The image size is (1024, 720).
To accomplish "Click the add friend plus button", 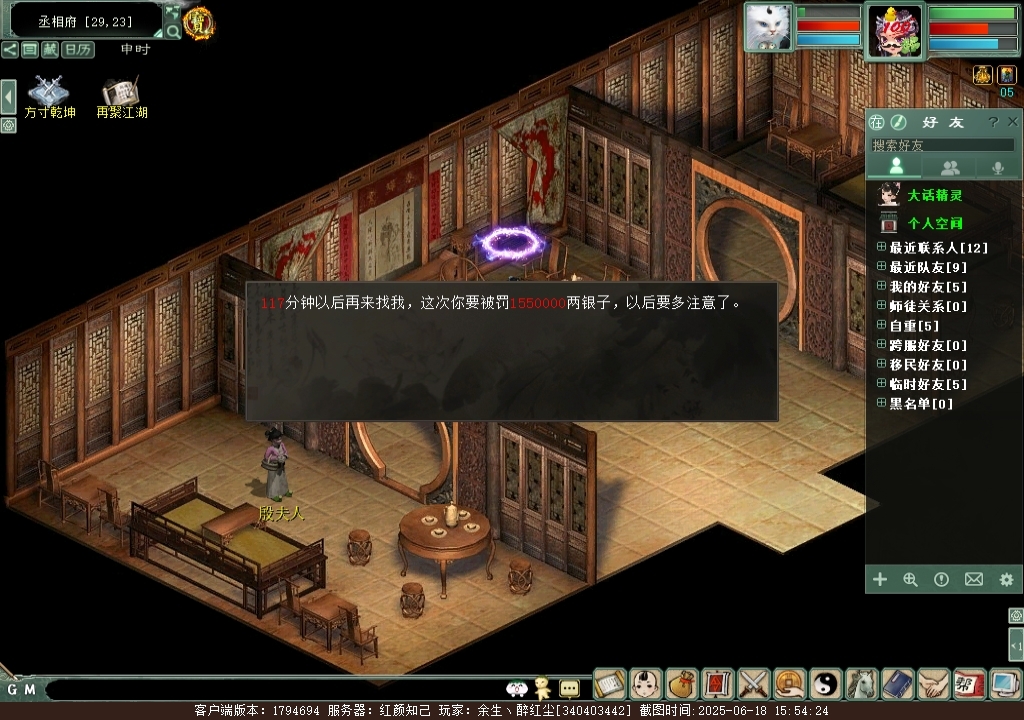I will tap(880, 579).
